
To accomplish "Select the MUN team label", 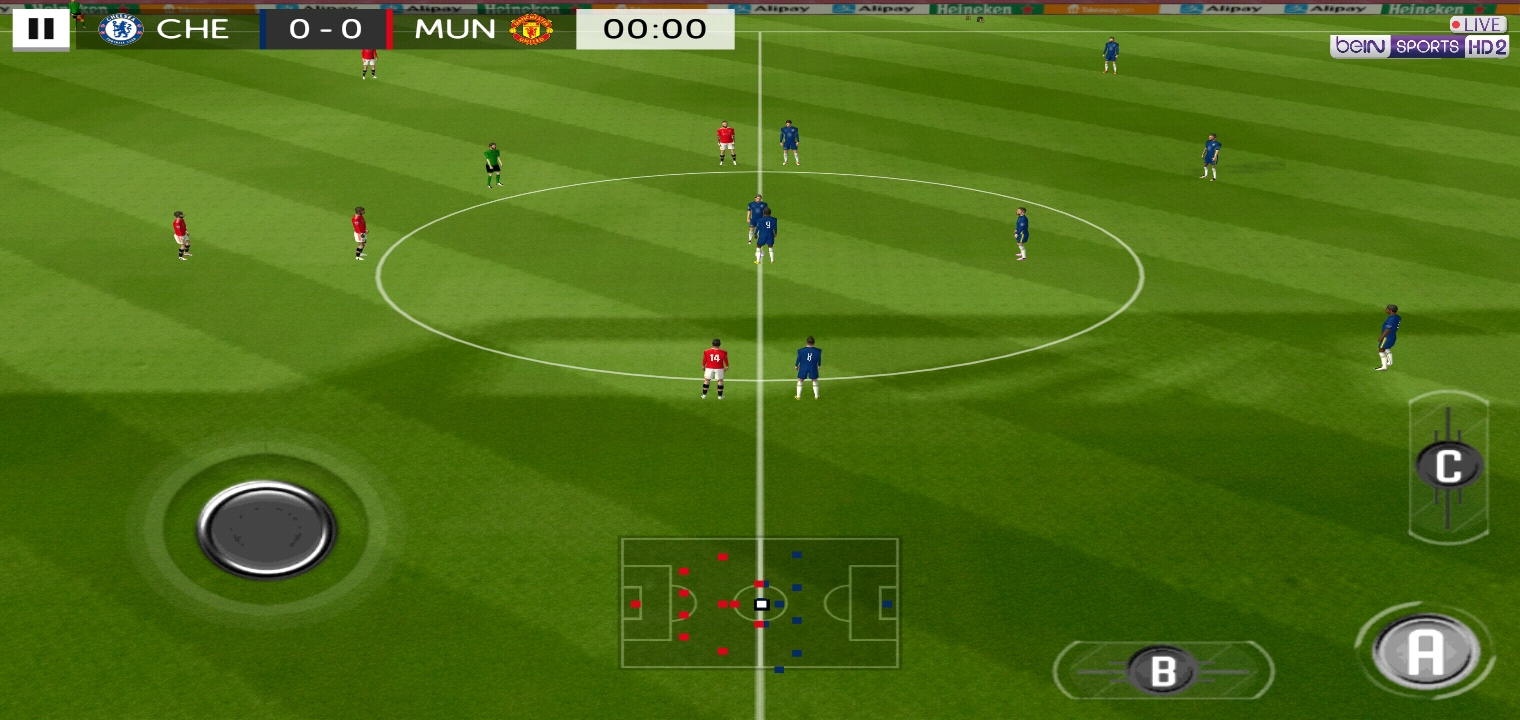I will click(x=455, y=29).
